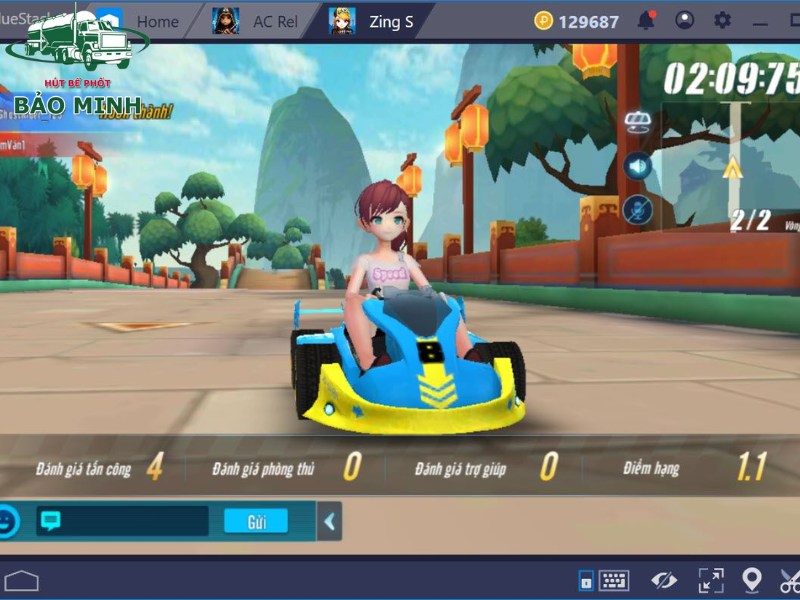Image resolution: width=800 pixels, height=600 pixels.
Task: Click the gold coin balance 129687
Action: point(577,21)
